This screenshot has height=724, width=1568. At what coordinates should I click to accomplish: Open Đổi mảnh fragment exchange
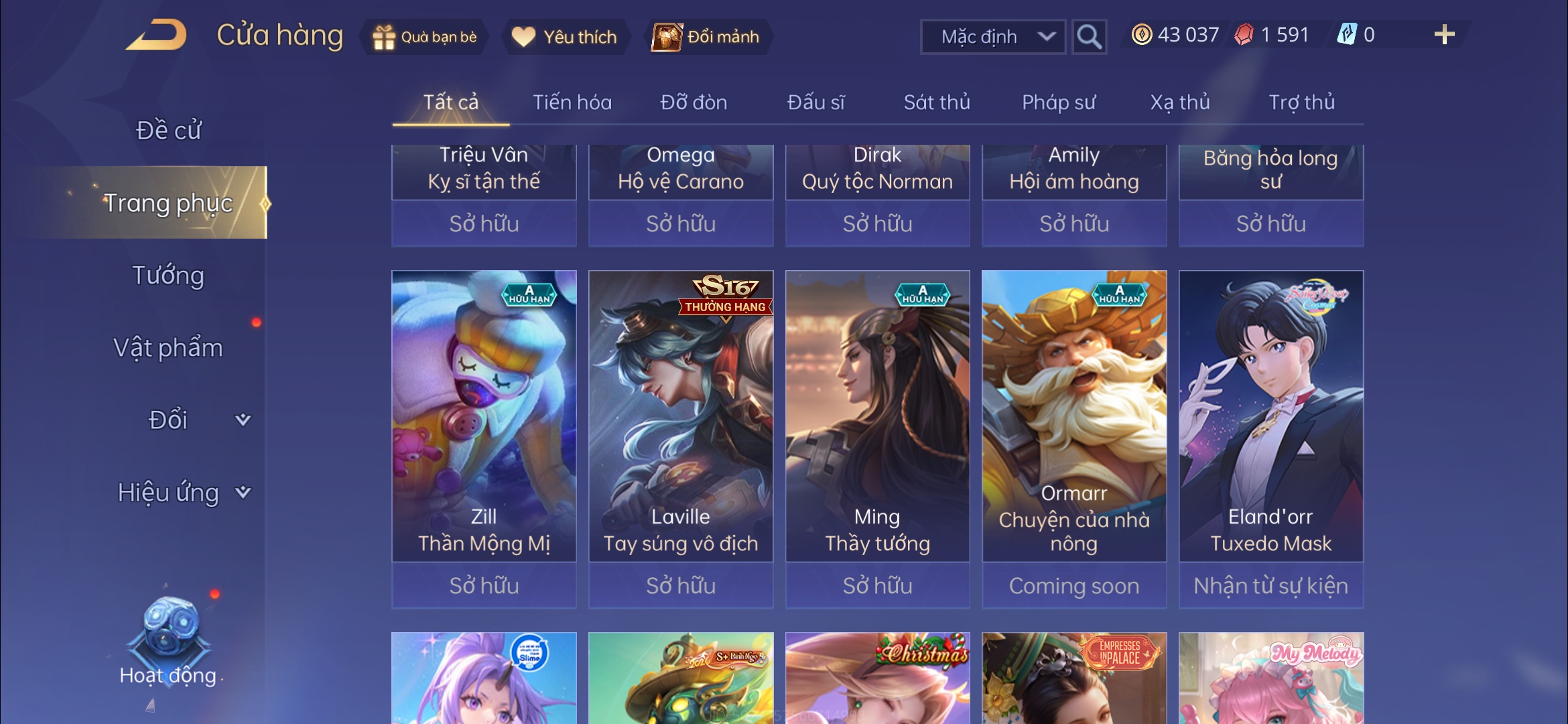pos(707,37)
